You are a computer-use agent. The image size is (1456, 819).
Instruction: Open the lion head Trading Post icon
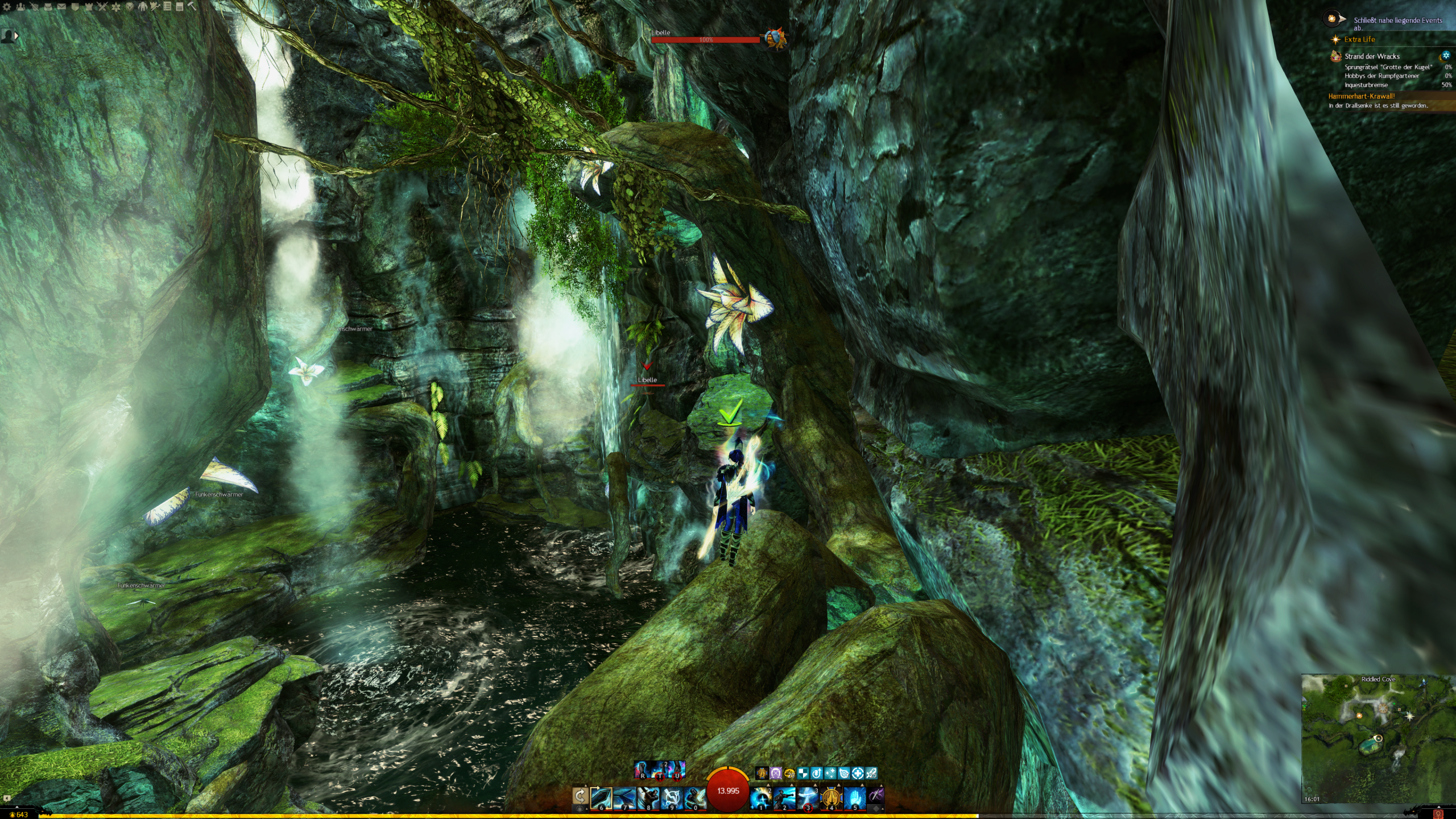[x=130, y=7]
